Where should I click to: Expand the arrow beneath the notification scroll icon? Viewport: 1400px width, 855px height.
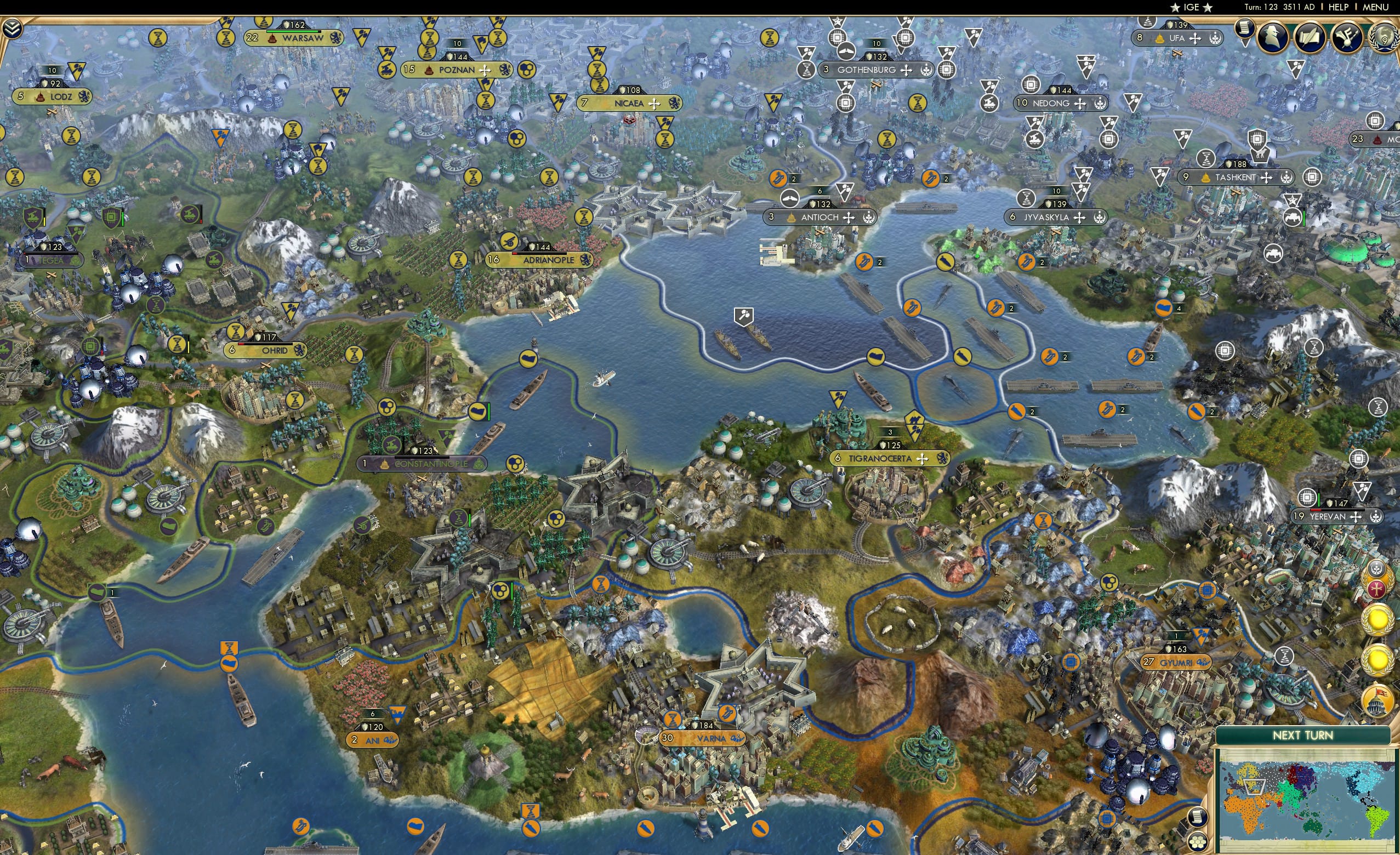pos(1245,44)
